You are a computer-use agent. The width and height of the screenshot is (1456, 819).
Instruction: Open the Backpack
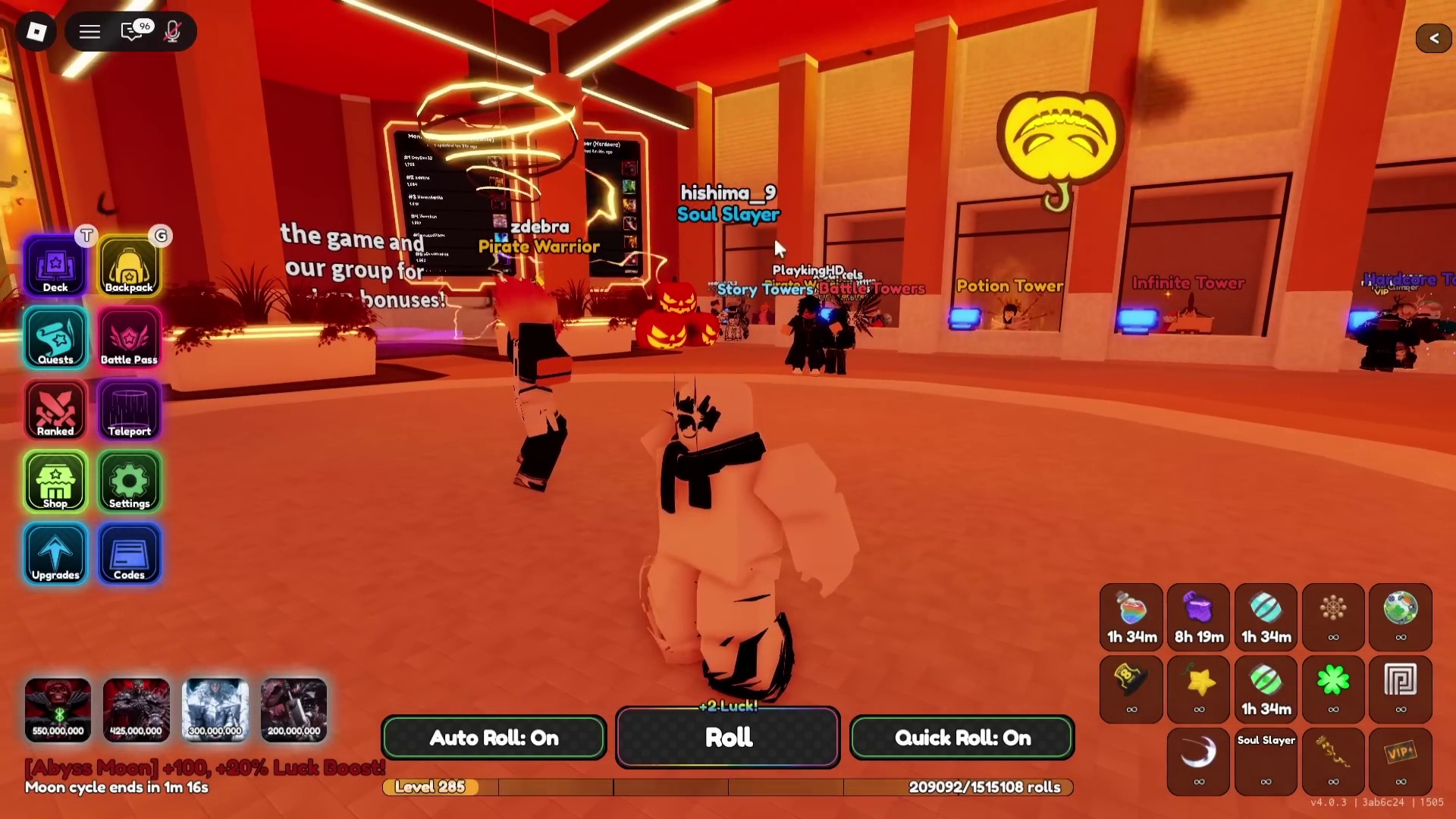[129, 266]
